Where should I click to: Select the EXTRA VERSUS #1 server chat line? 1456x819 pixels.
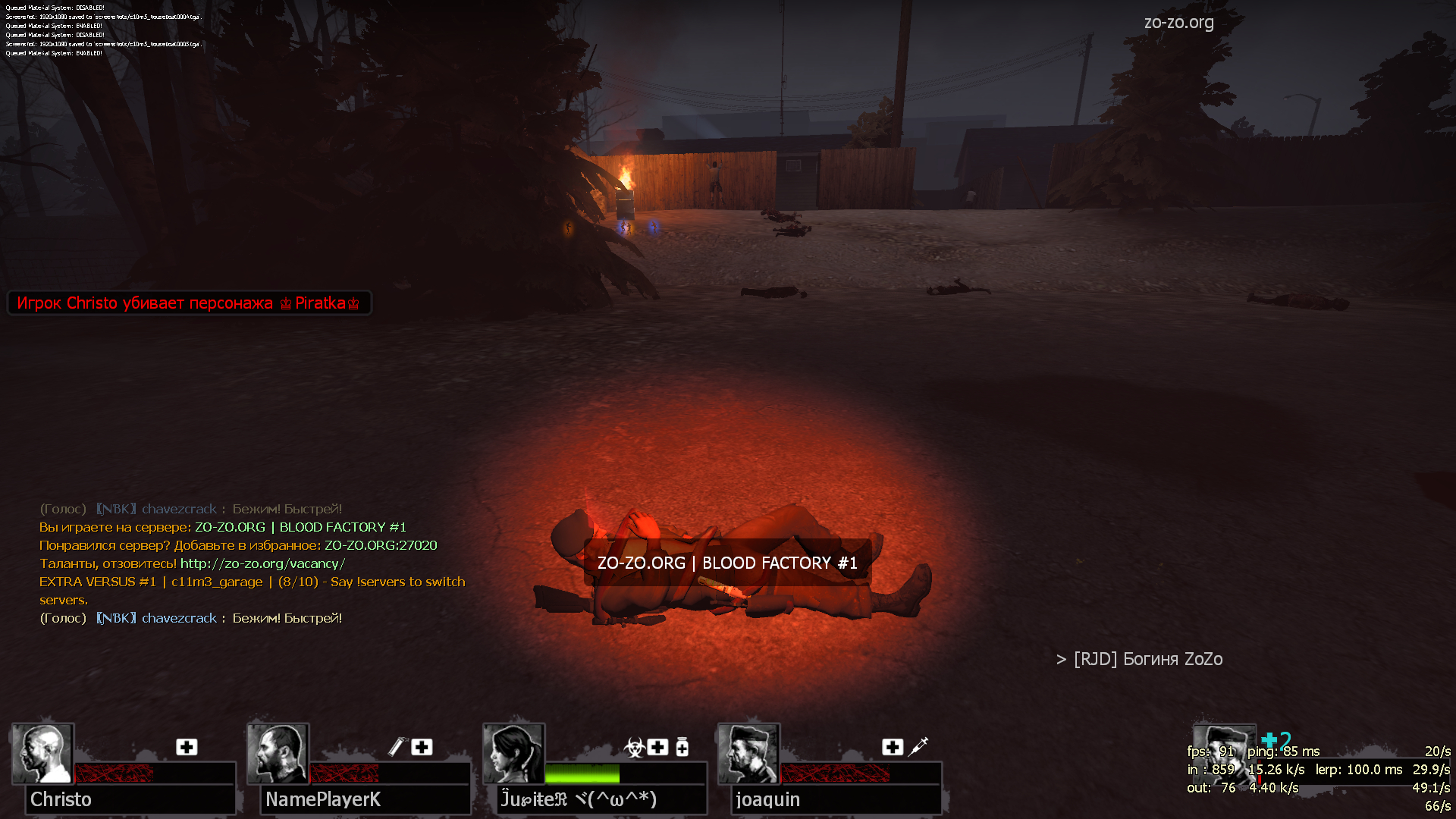252,582
